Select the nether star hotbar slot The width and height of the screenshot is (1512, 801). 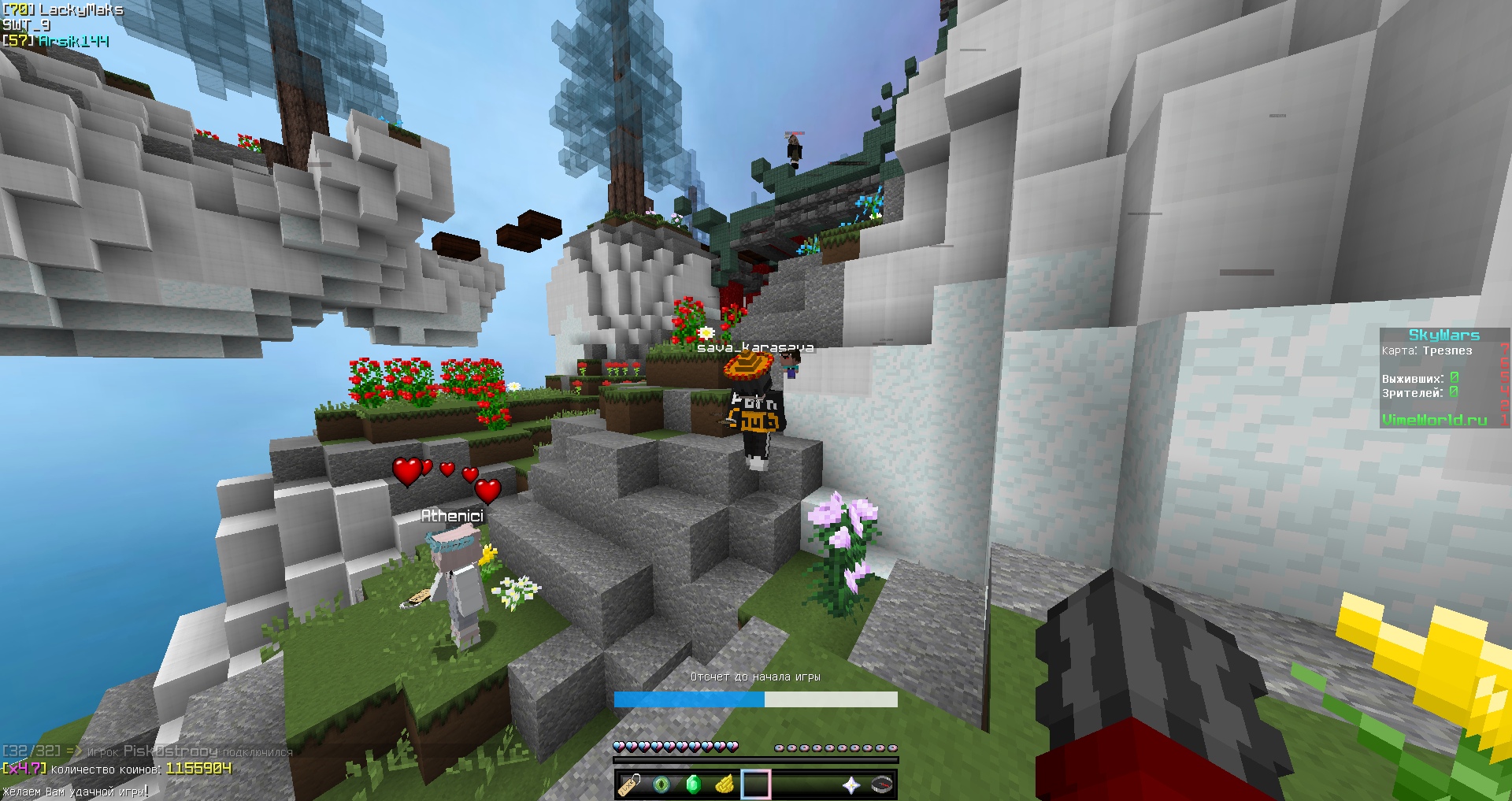850,785
